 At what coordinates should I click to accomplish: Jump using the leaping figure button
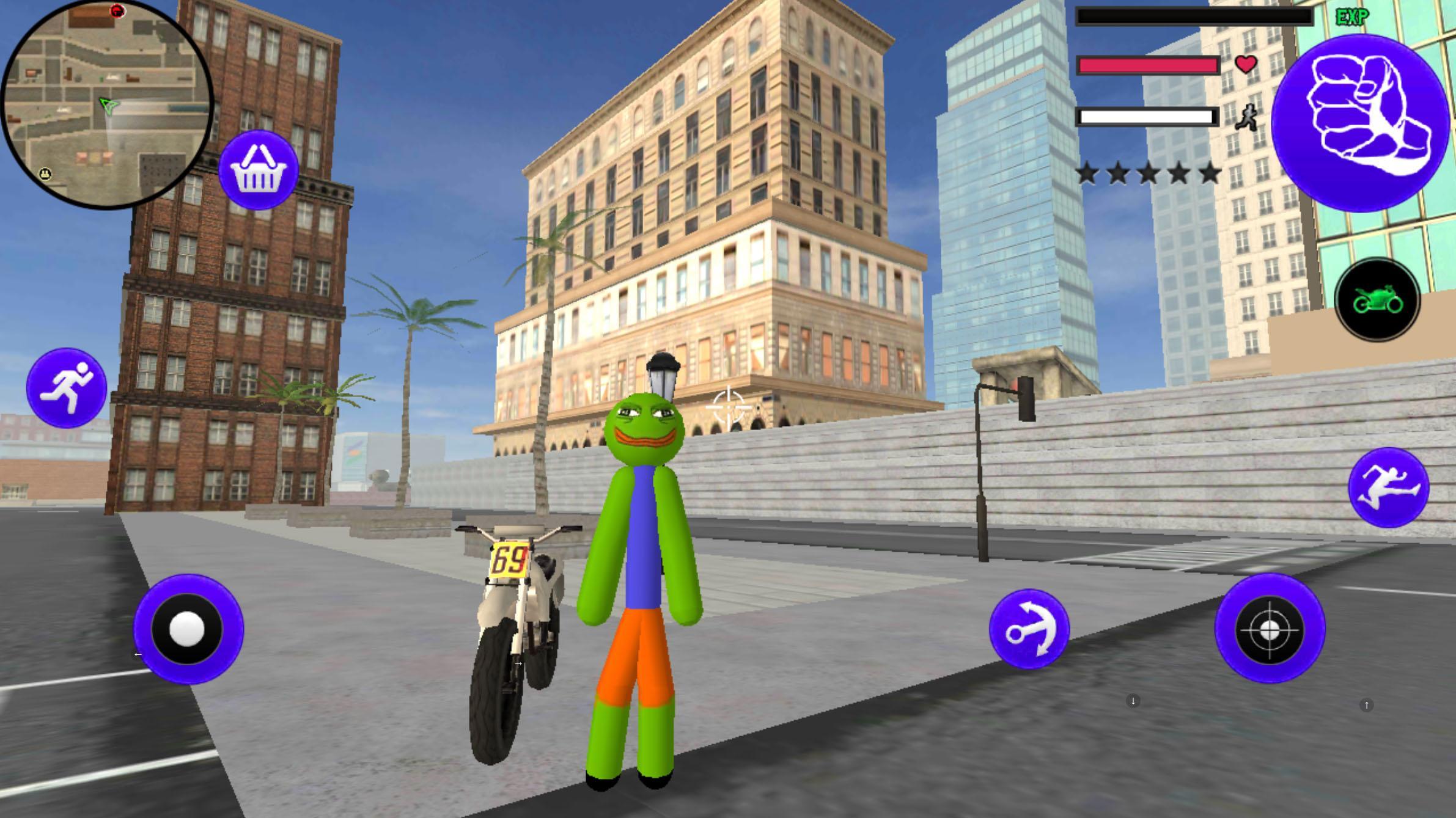[x=1388, y=488]
